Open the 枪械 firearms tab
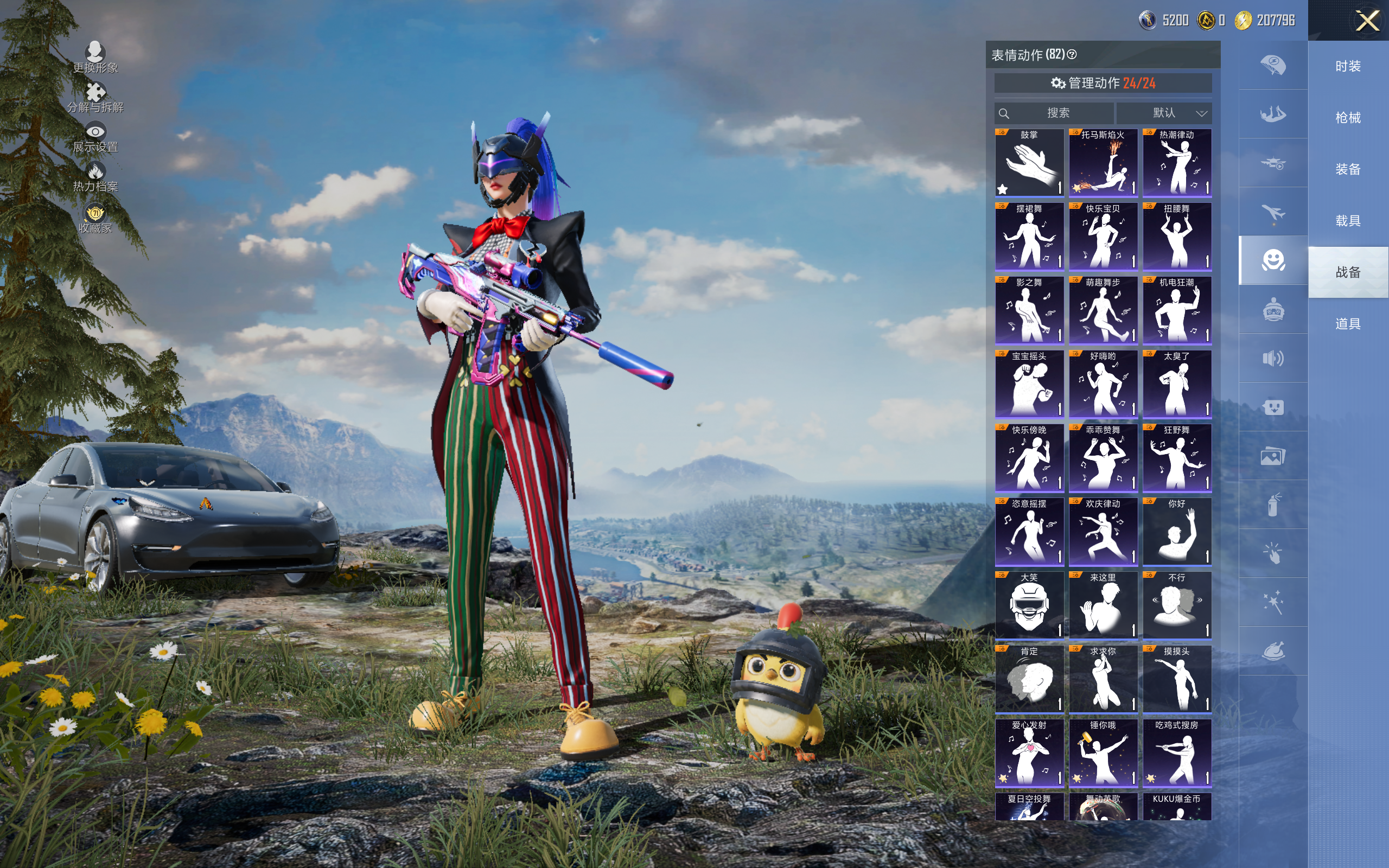The width and height of the screenshot is (1389, 868). tap(1348, 118)
